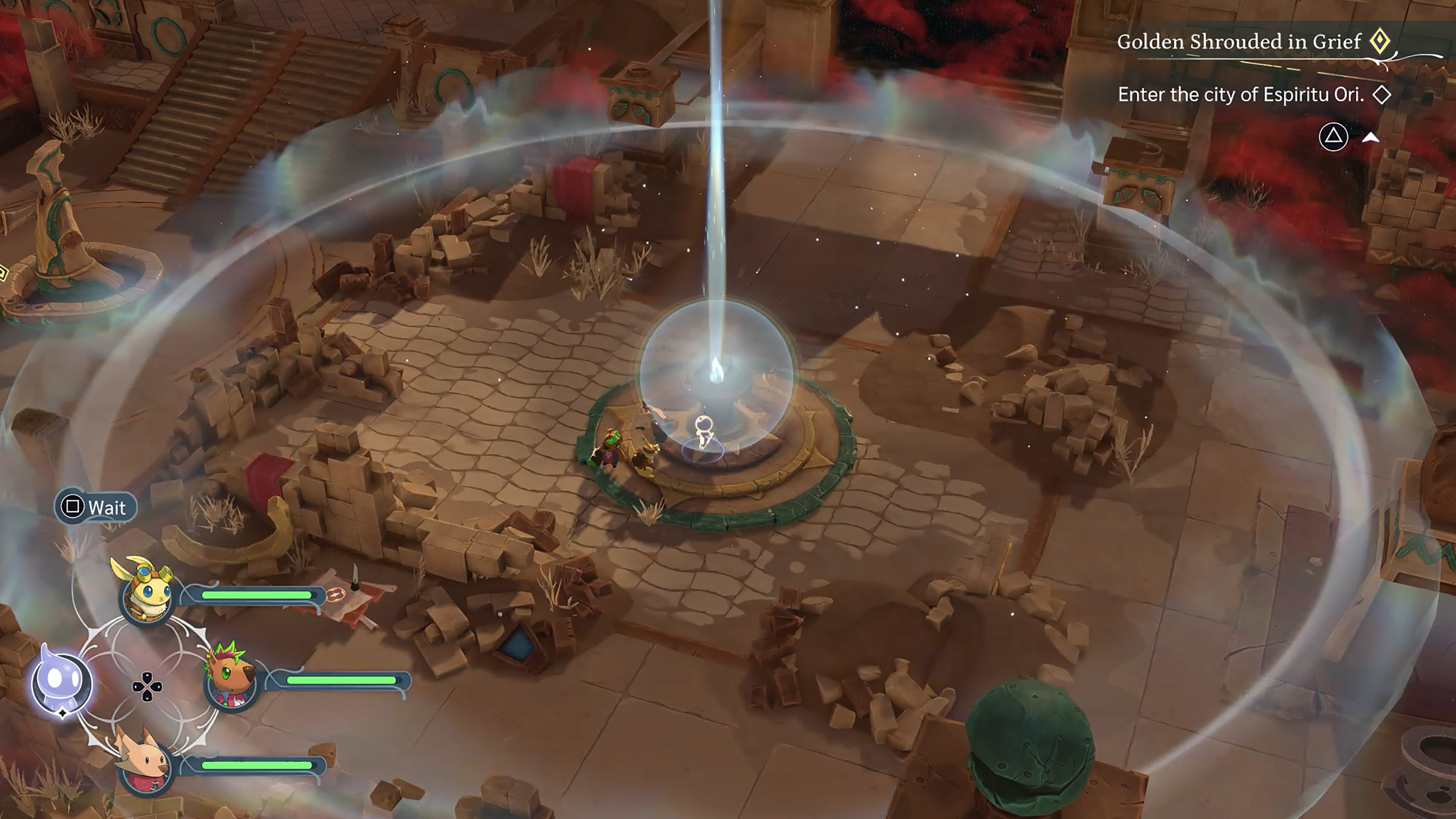1456x819 pixels.
Task: Toggle Wait mode for the party
Action: point(95,507)
